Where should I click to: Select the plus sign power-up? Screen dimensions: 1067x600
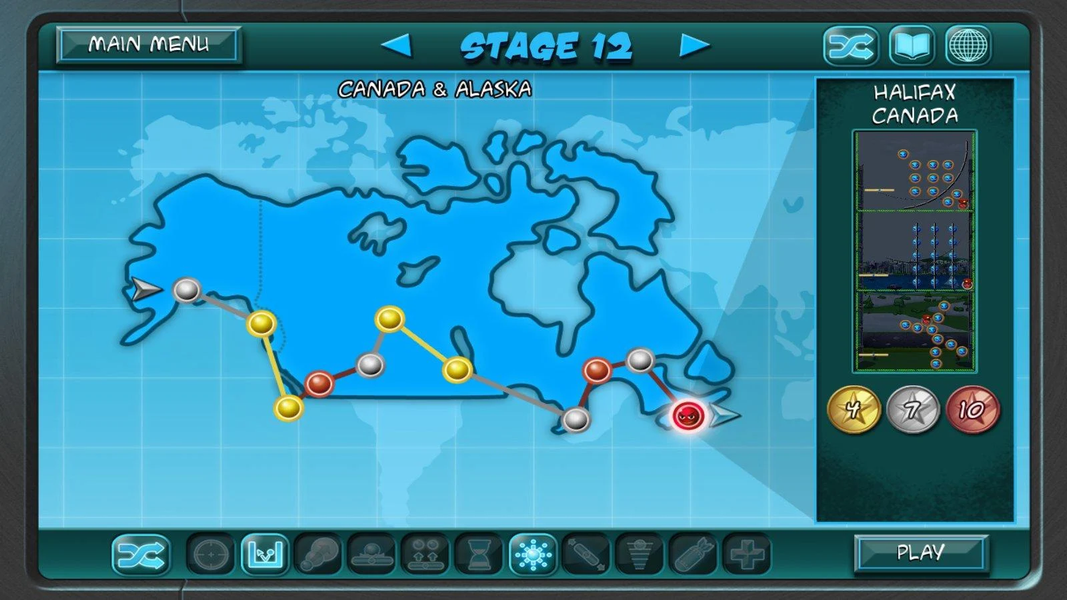[x=747, y=554]
